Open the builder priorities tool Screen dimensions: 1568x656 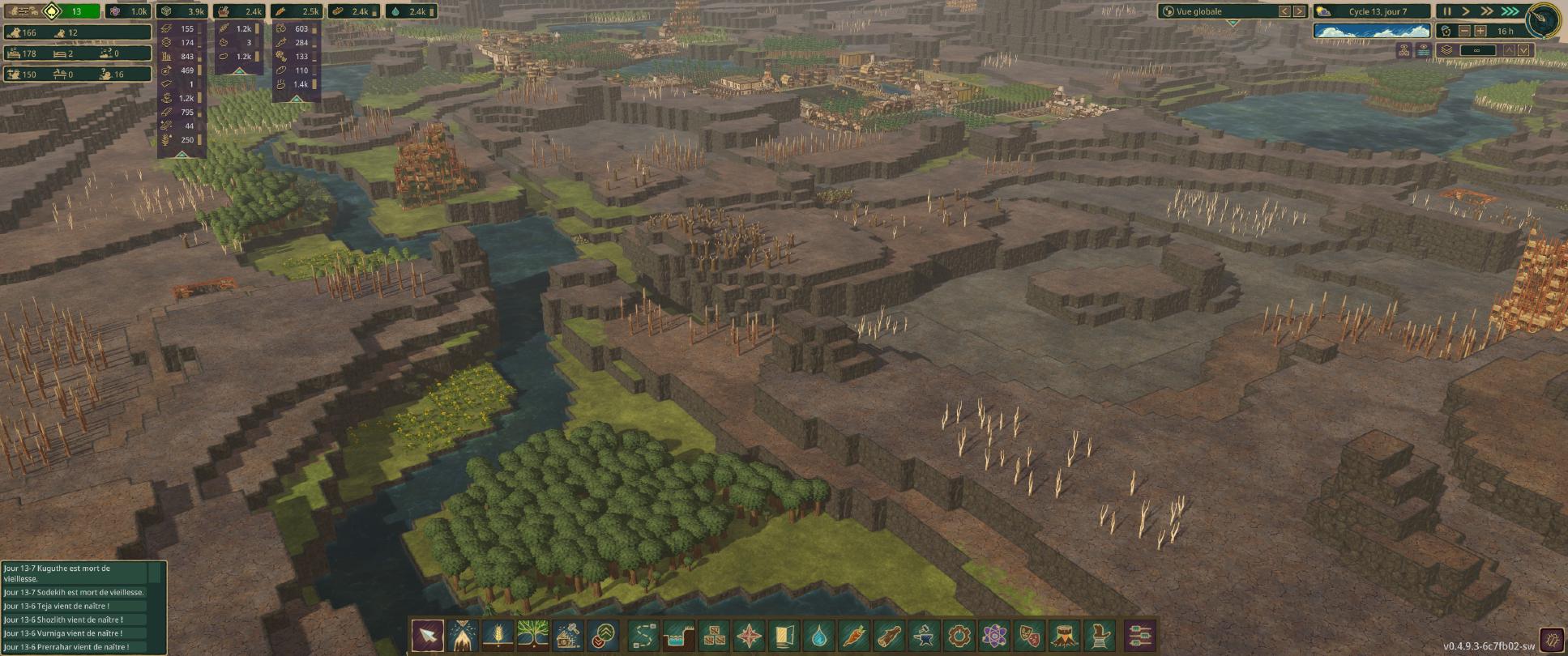point(603,636)
